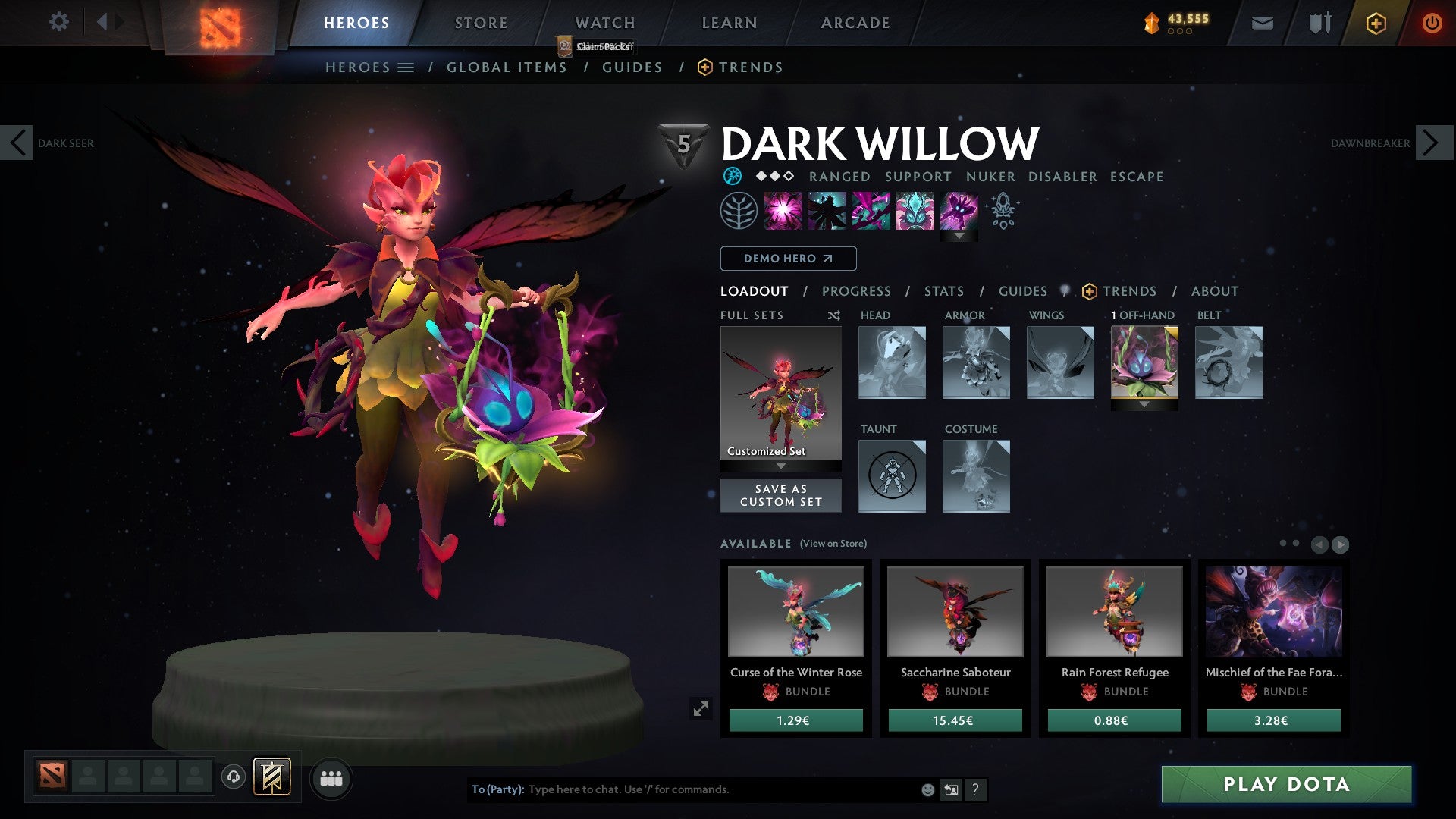Click the DEMO HERO button
1456x819 pixels.
coord(787,259)
